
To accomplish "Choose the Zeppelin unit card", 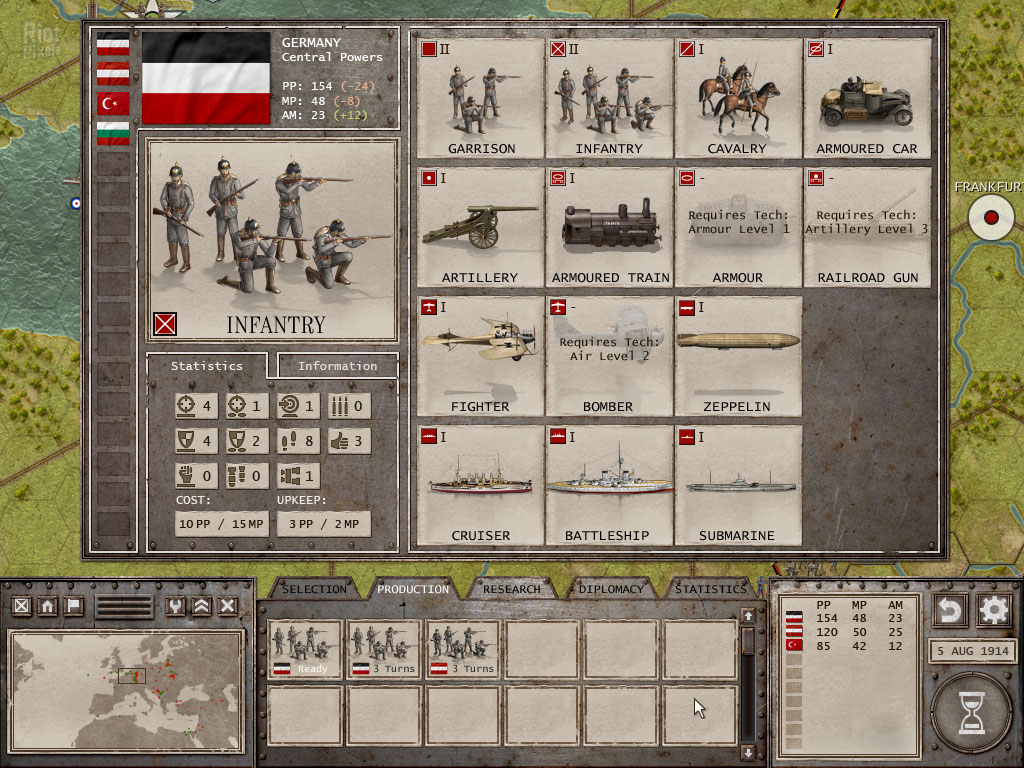I will [737, 356].
